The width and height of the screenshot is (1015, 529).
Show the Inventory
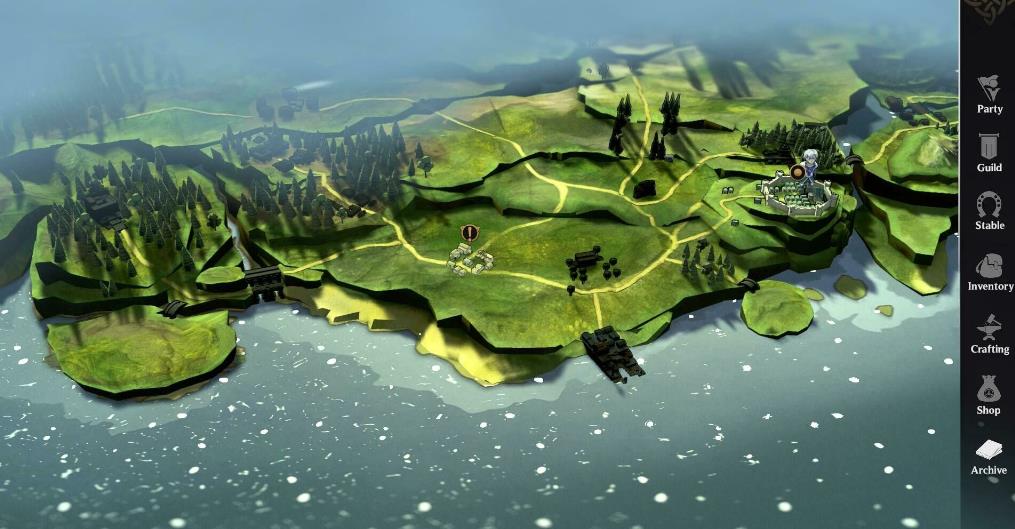coord(989,271)
